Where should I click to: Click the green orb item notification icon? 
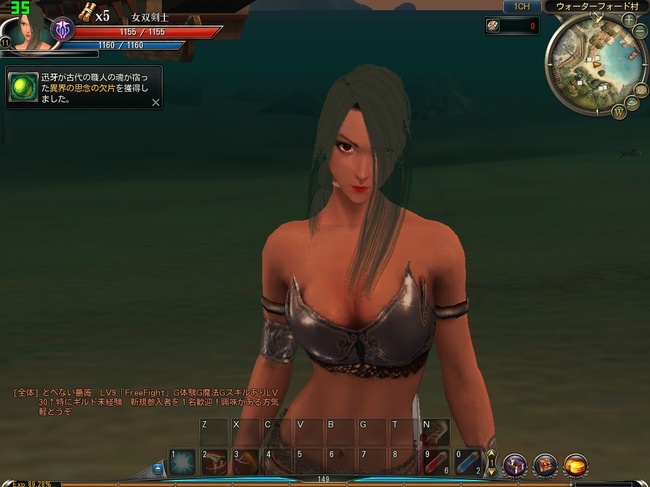tap(22, 87)
